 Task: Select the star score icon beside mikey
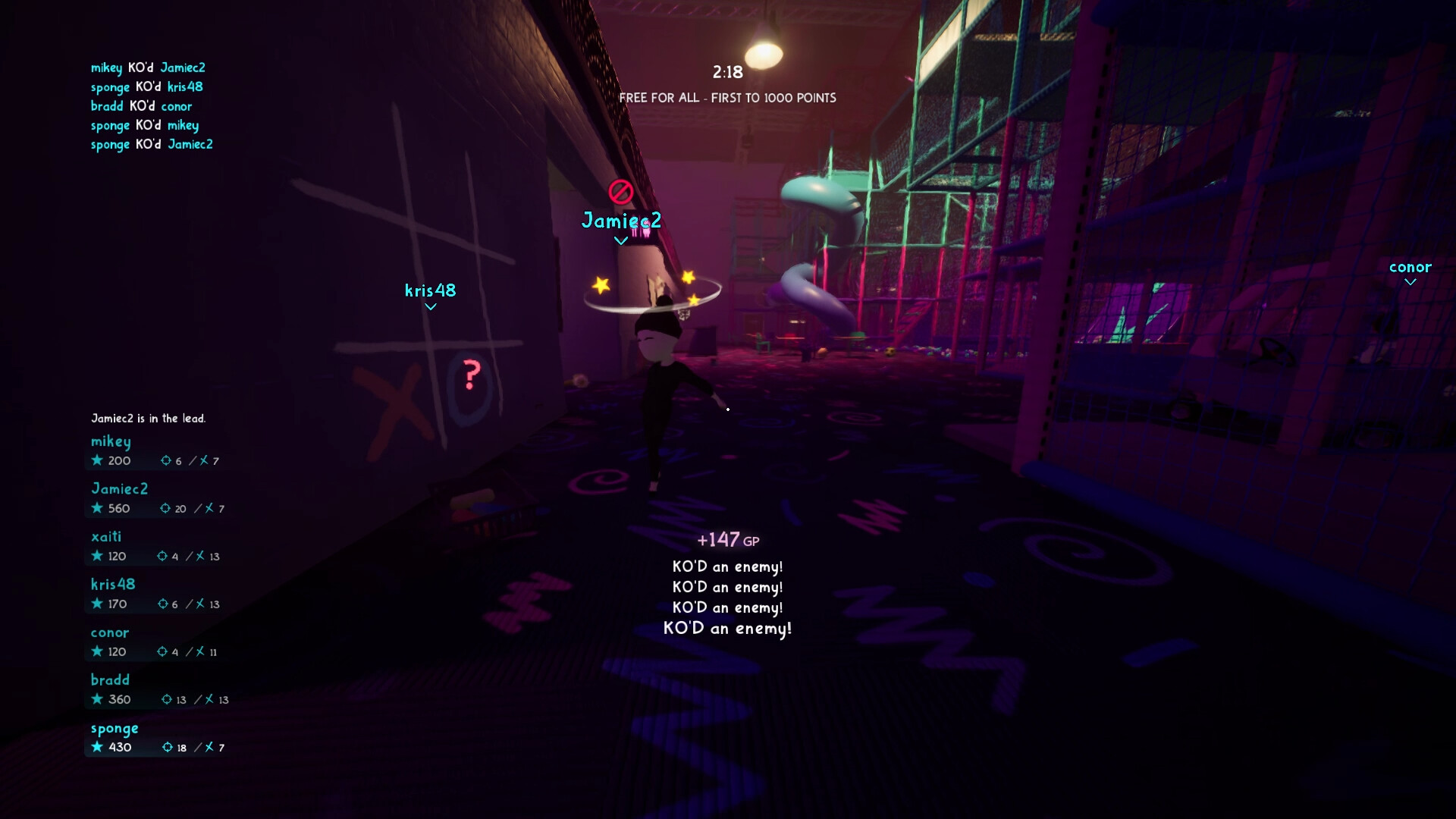coord(98,460)
